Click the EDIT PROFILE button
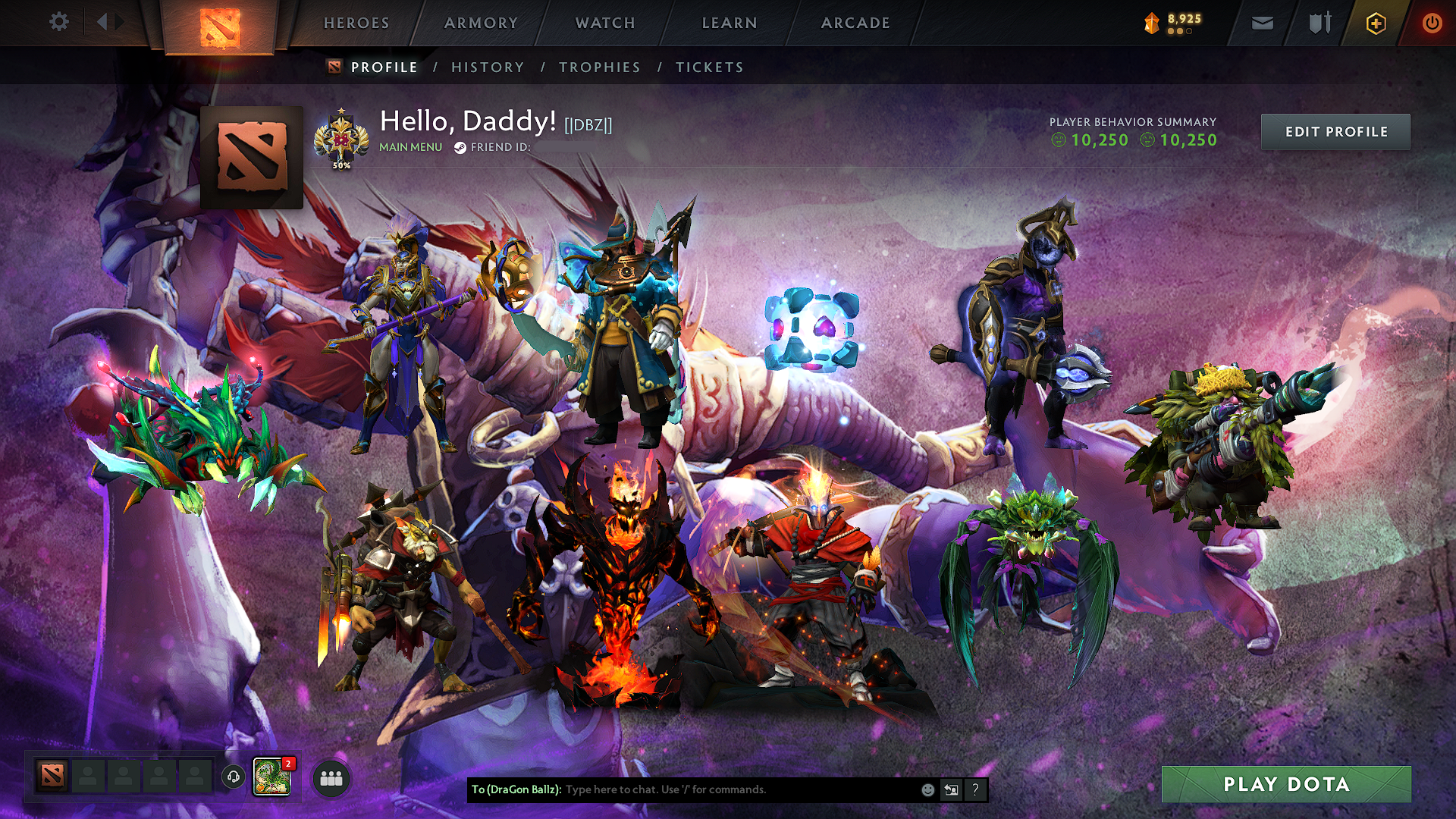The image size is (1456, 819). pyautogui.click(x=1335, y=131)
